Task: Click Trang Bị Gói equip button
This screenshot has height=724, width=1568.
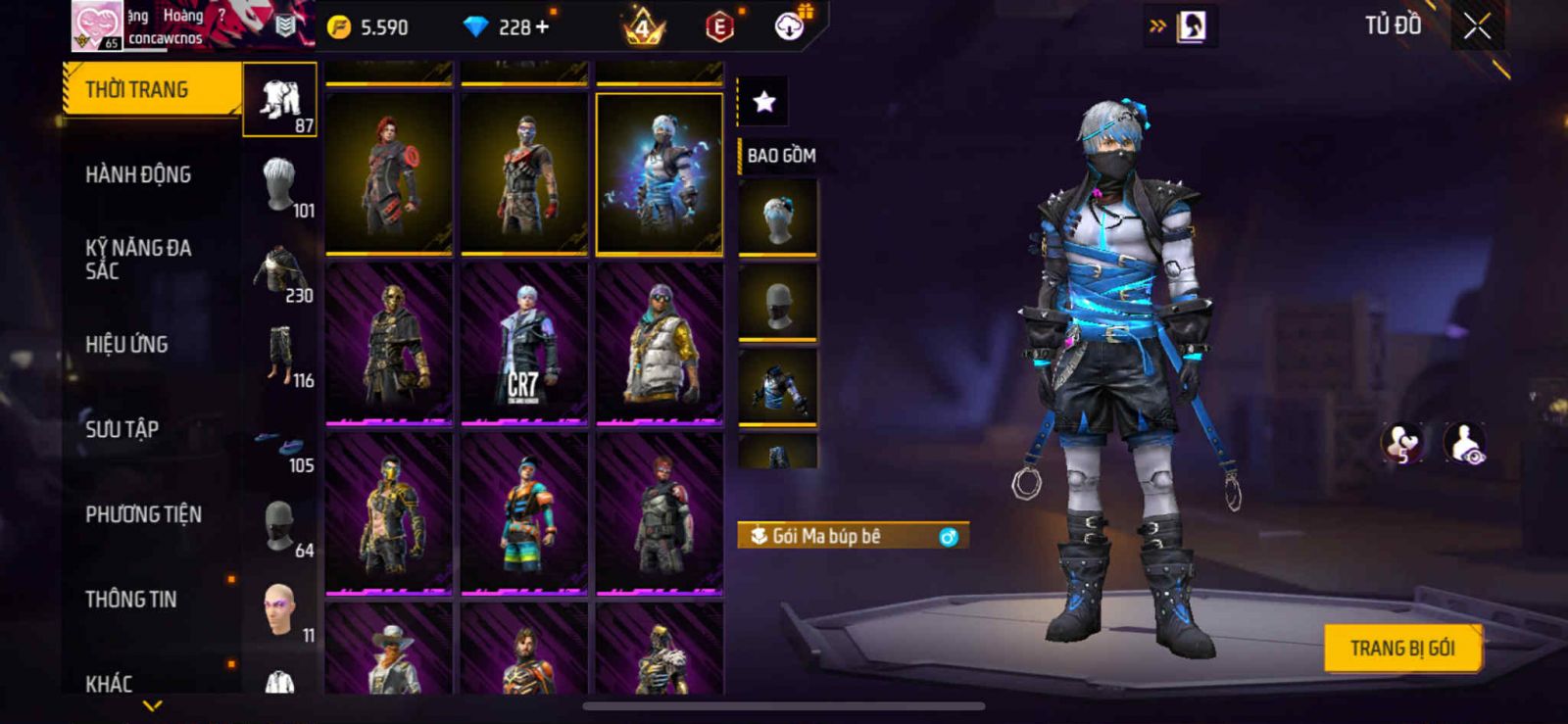Action: [x=1401, y=649]
